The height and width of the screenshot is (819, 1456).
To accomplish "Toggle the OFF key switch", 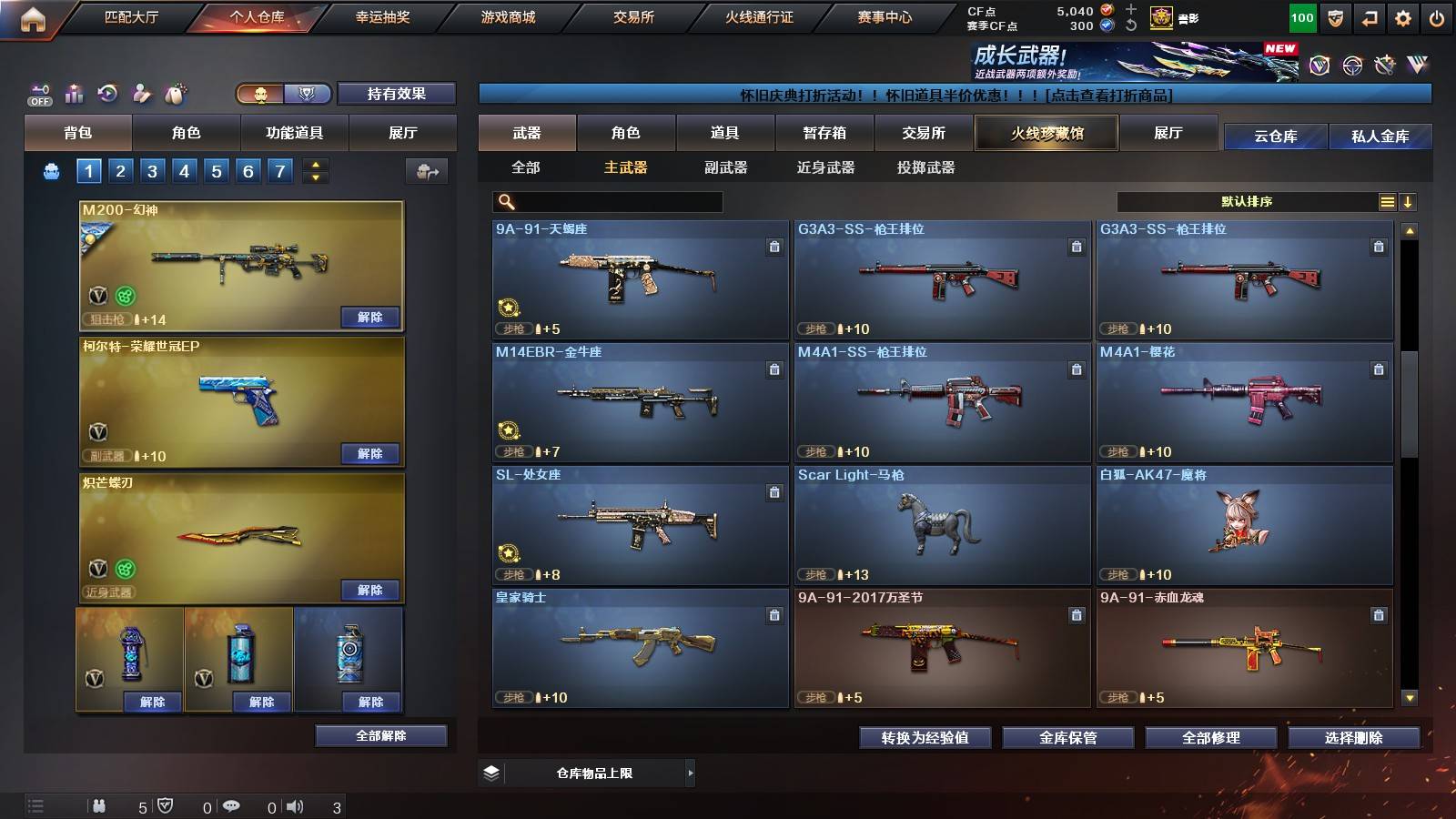I will [37, 94].
